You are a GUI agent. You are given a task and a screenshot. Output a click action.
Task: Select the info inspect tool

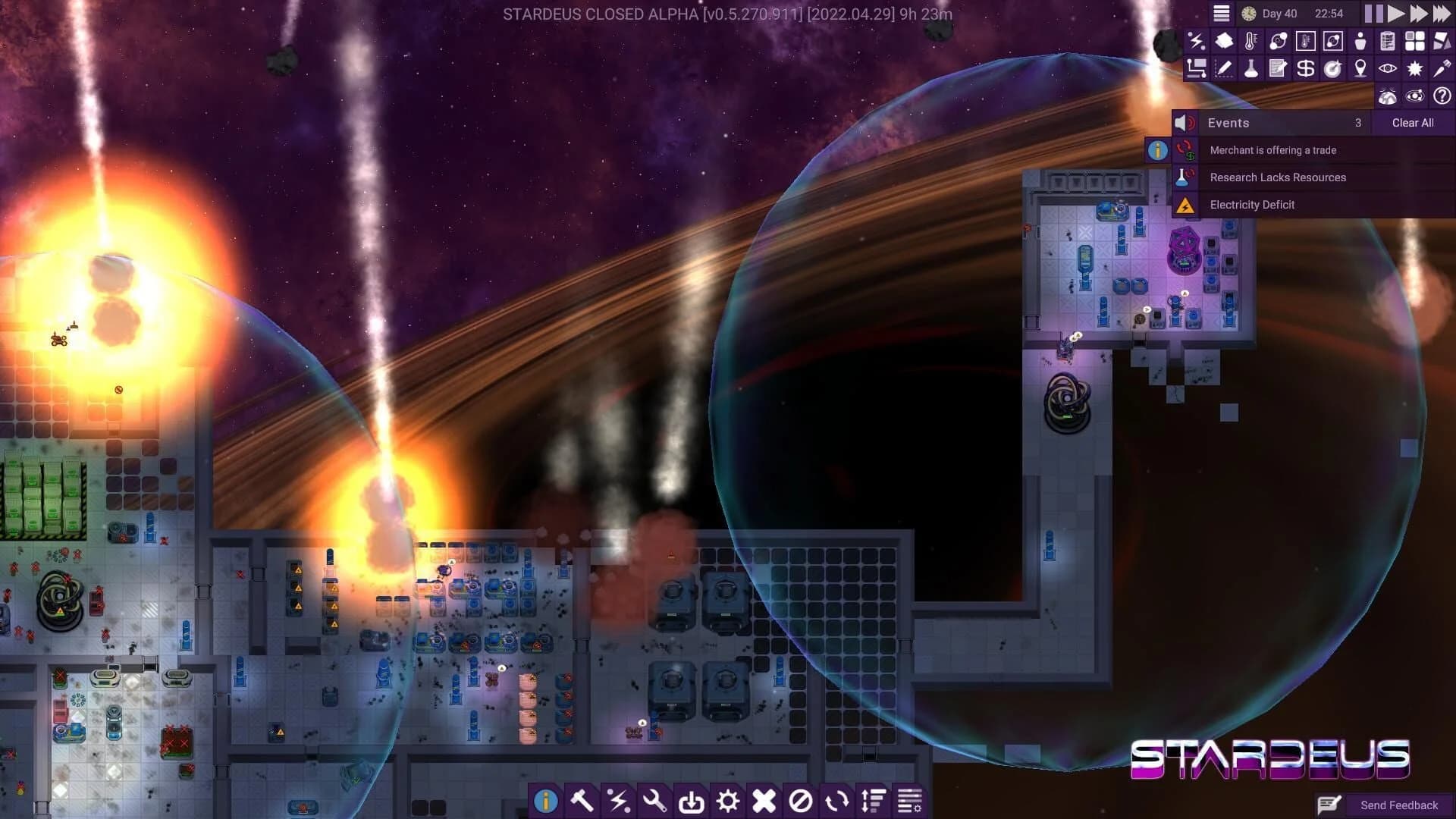[x=547, y=800]
